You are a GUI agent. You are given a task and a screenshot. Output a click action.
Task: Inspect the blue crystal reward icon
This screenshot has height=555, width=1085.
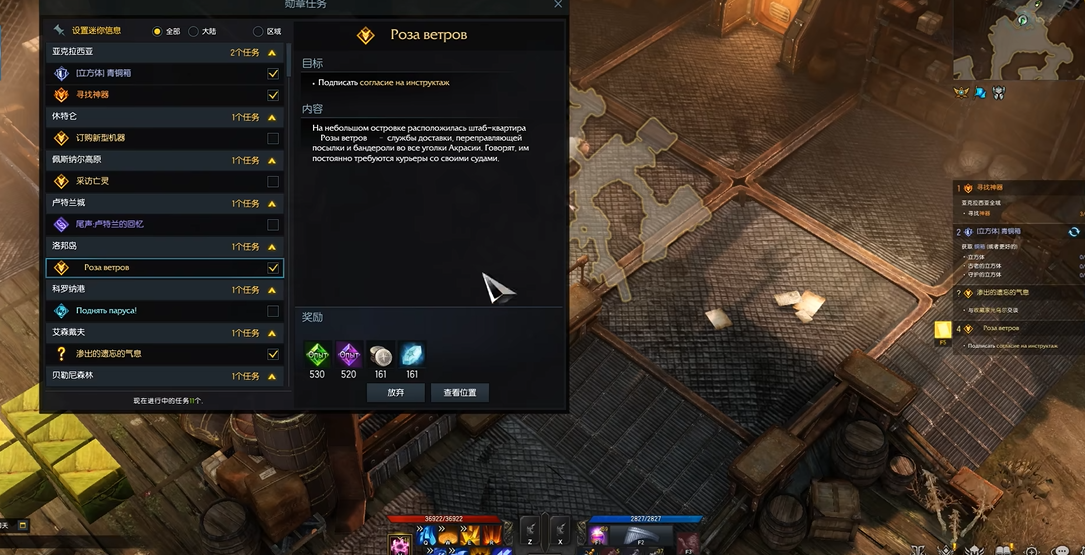click(x=412, y=354)
